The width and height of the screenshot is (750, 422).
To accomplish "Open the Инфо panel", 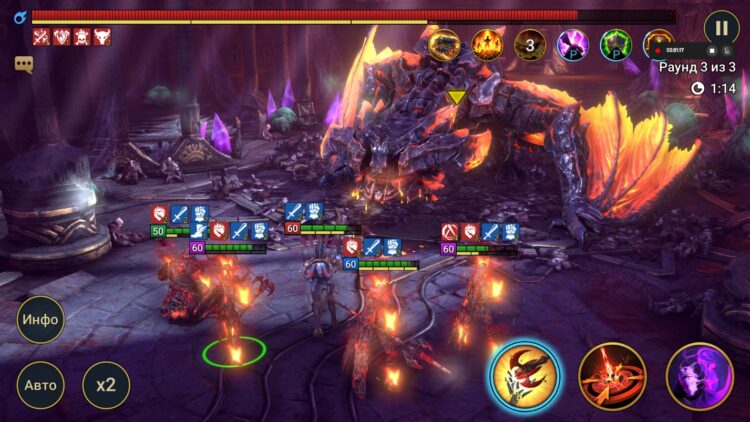I will tap(41, 320).
